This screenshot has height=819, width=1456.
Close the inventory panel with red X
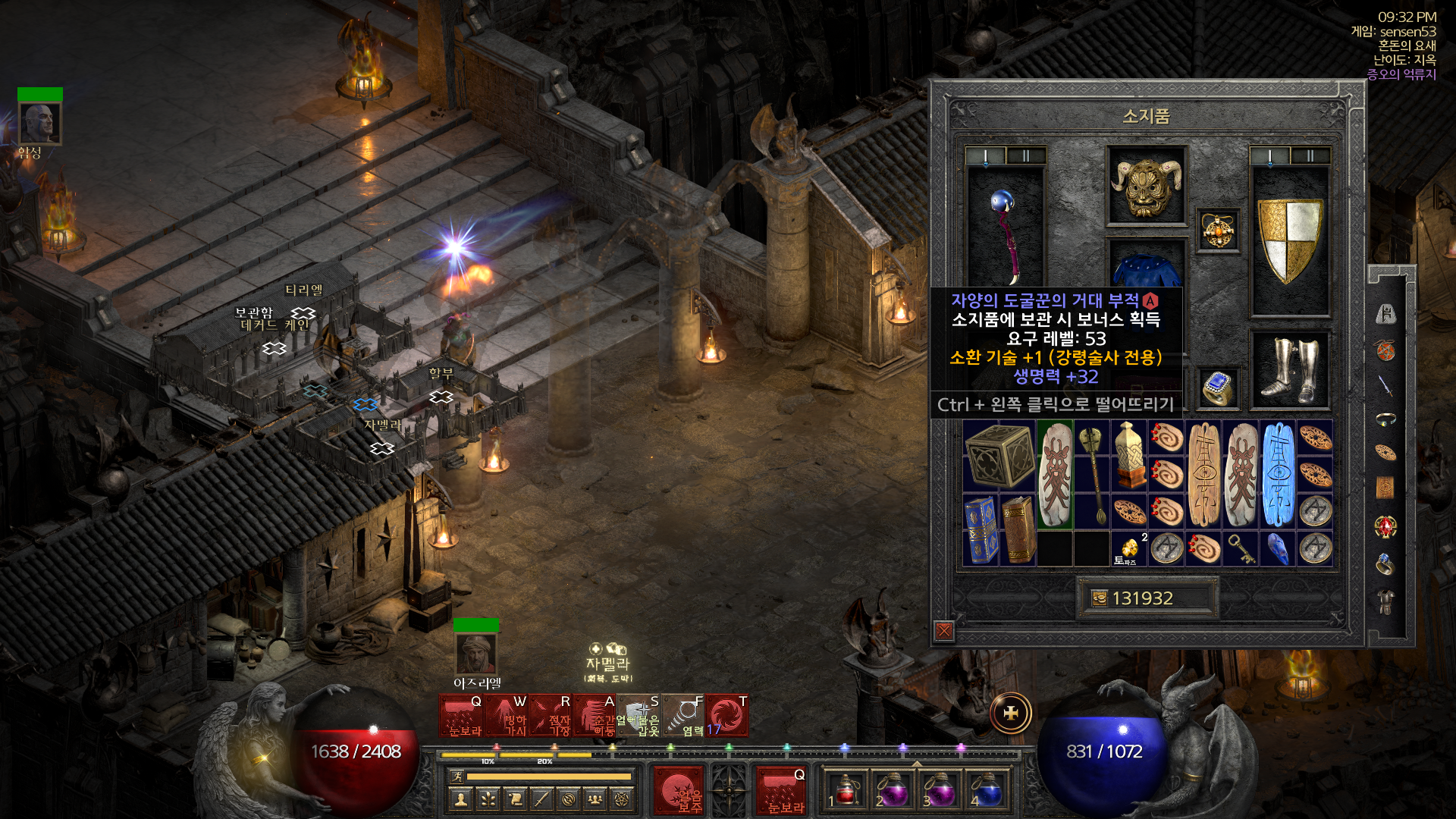click(944, 630)
